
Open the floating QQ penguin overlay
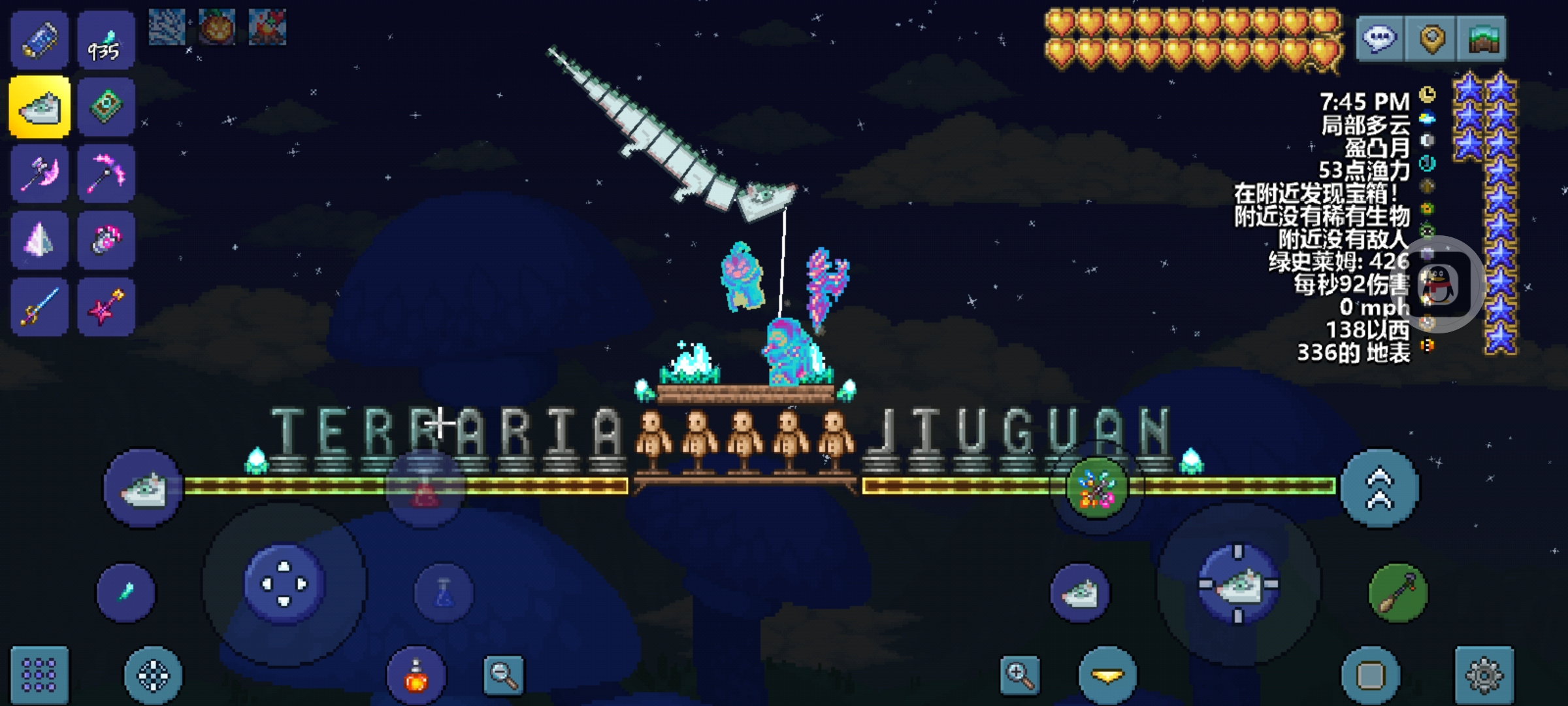(x=1439, y=284)
